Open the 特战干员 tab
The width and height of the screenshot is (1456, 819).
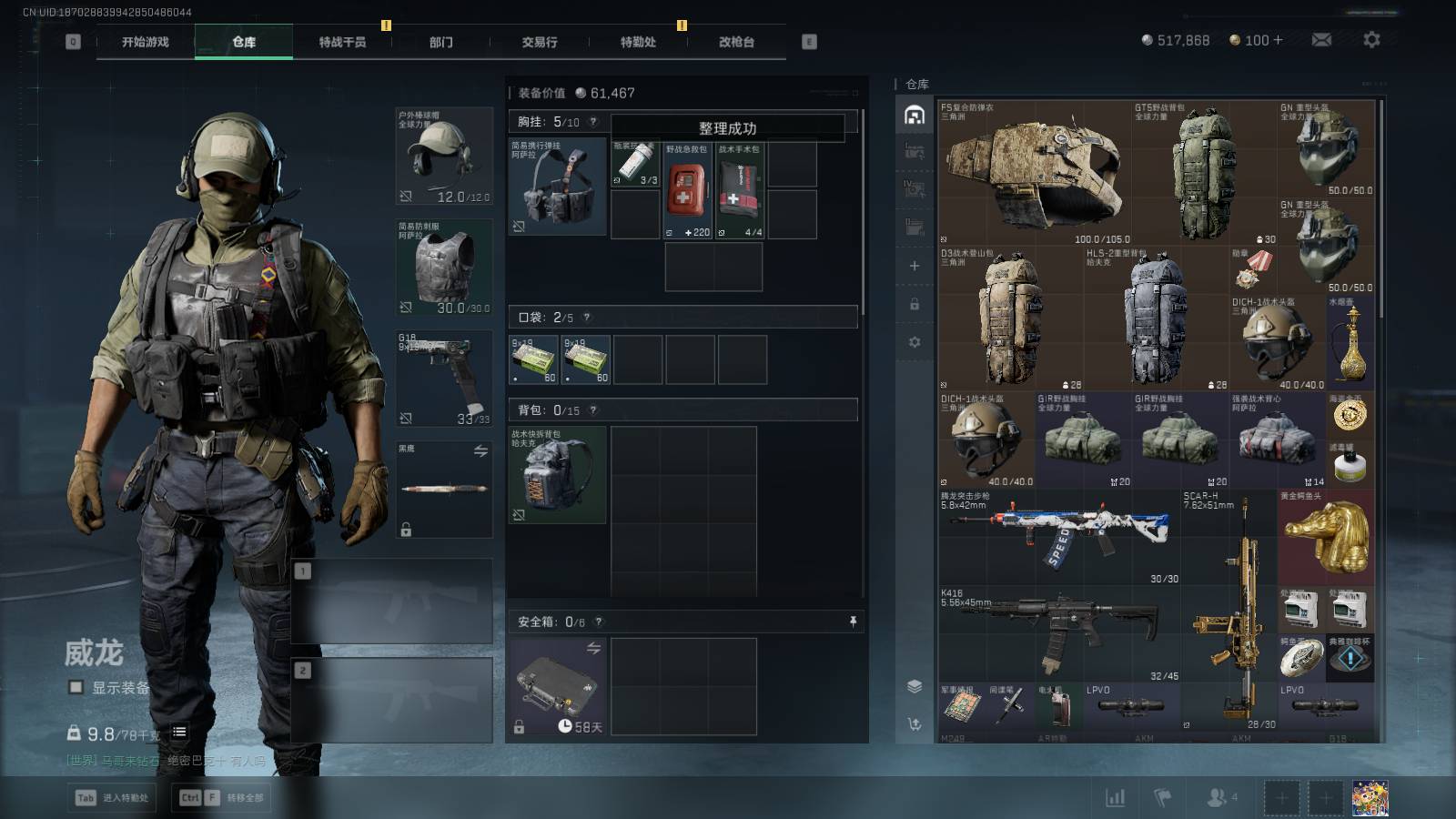point(342,42)
